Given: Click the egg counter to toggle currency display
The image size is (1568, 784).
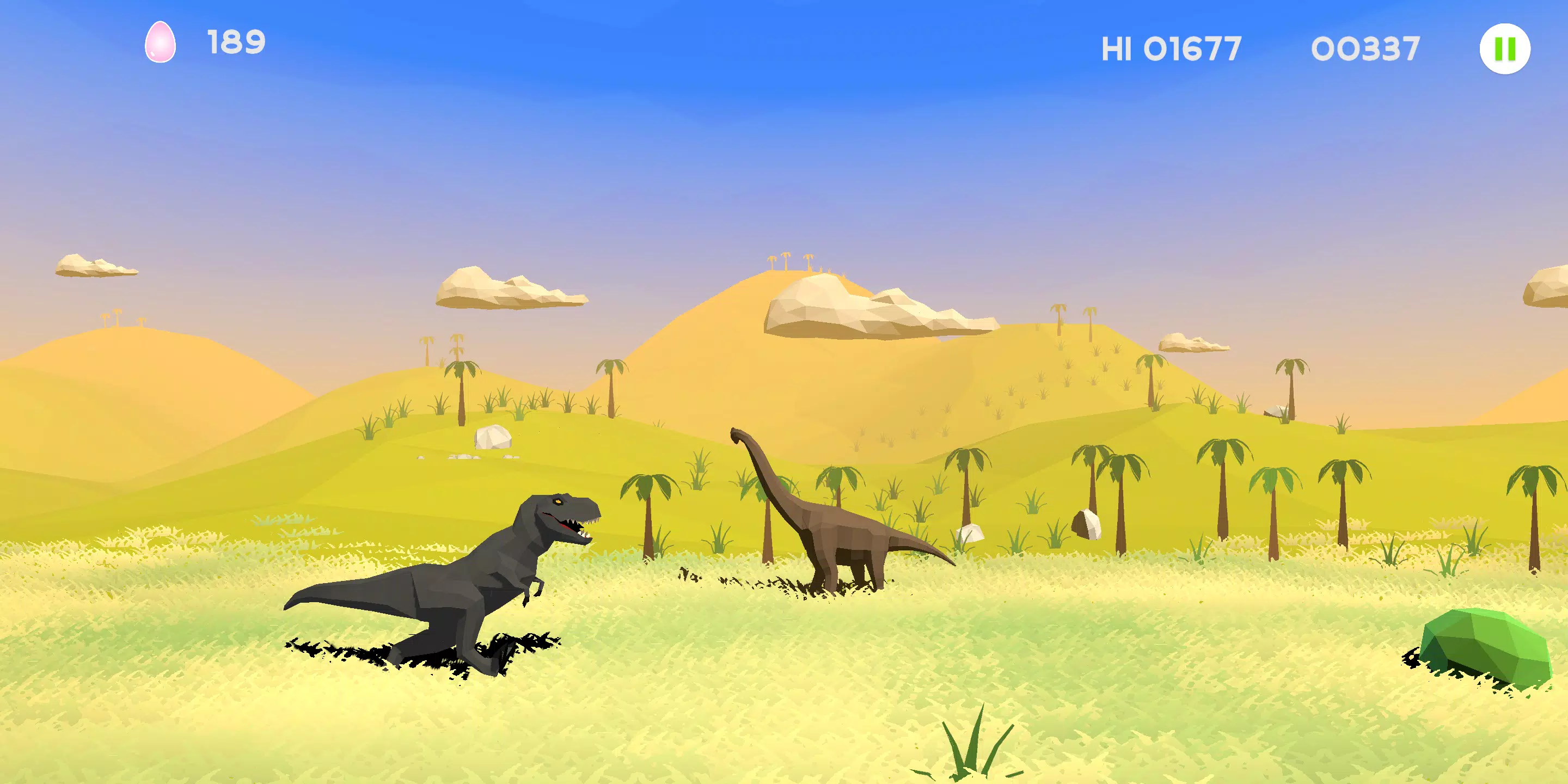Looking at the screenshot, I should 161,42.
